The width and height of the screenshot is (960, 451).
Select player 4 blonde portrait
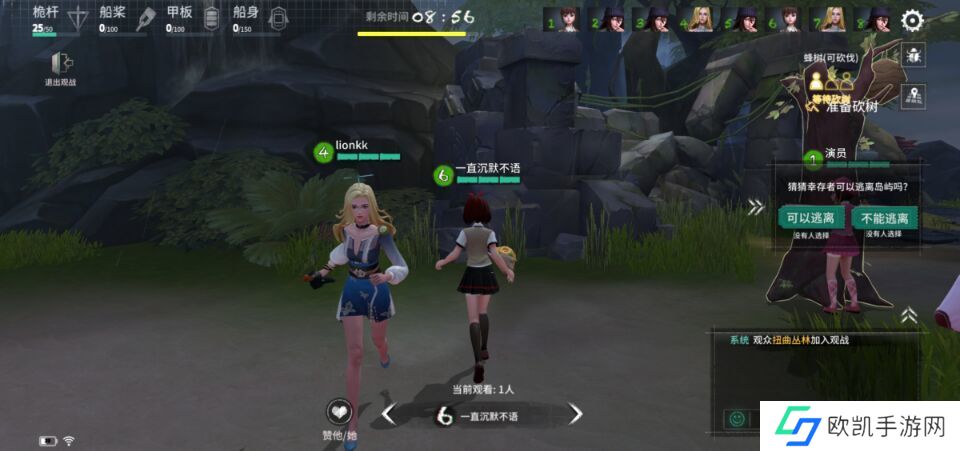[x=701, y=20]
